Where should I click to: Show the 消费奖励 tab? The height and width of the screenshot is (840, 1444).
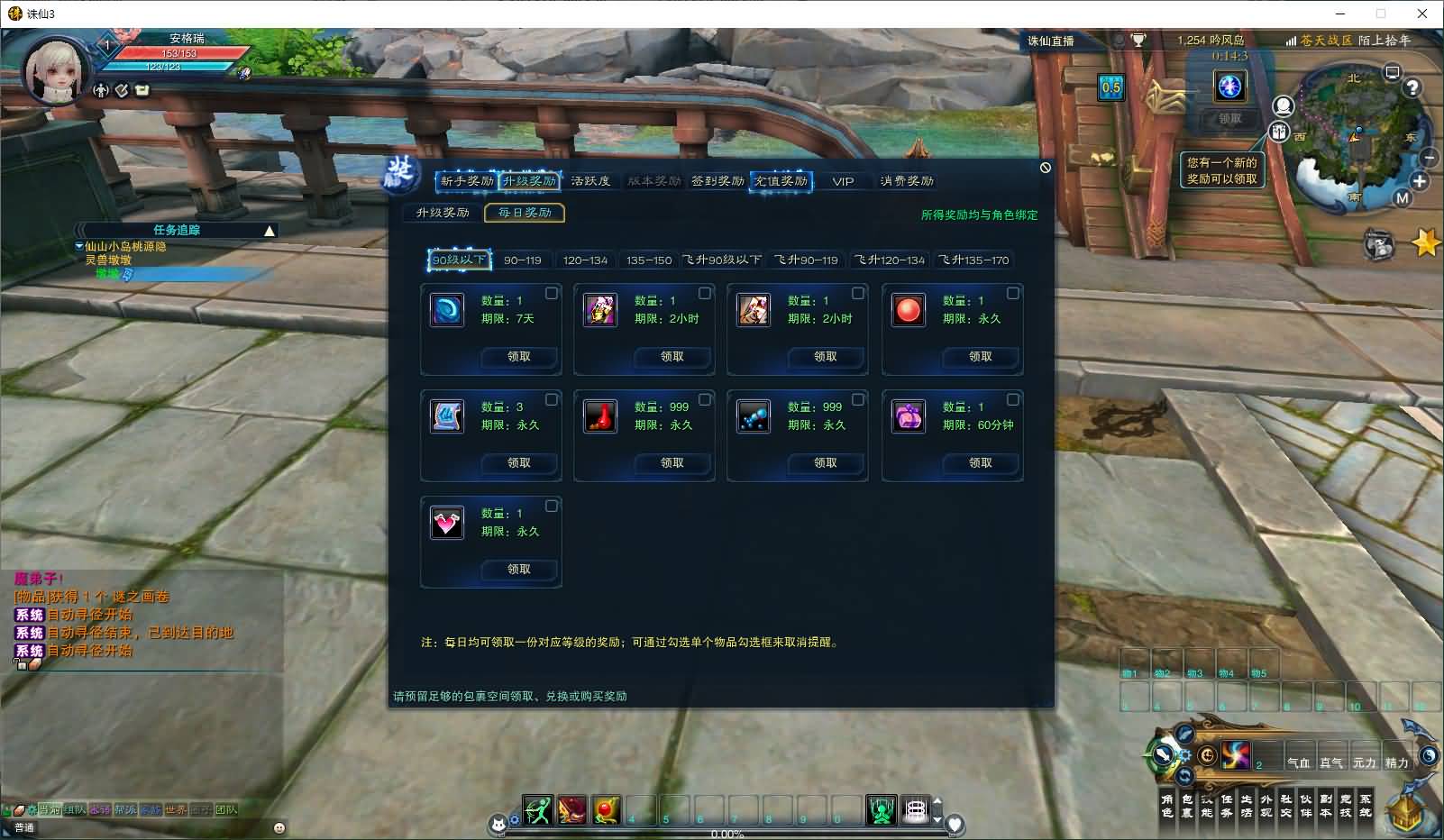pyautogui.click(x=907, y=181)
